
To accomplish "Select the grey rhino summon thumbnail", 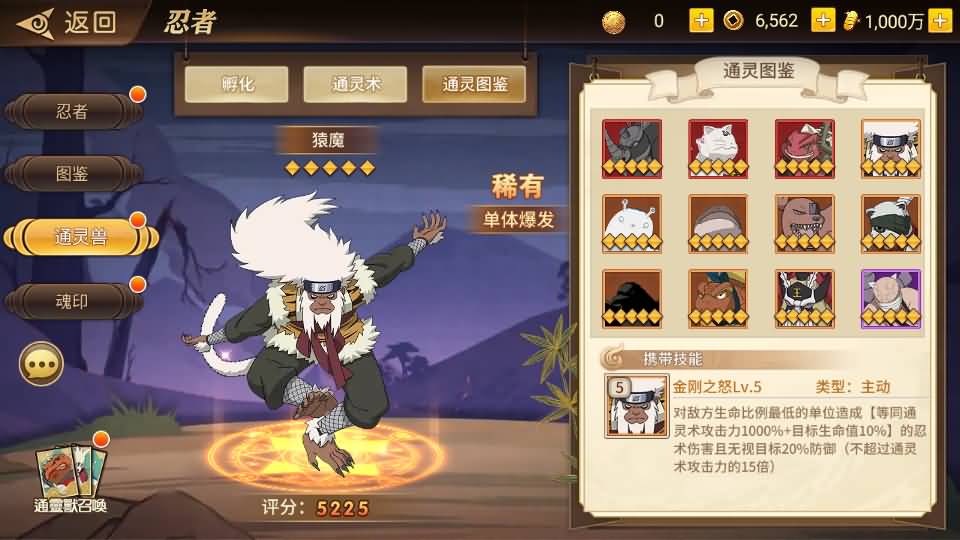I will coord(632,149).
